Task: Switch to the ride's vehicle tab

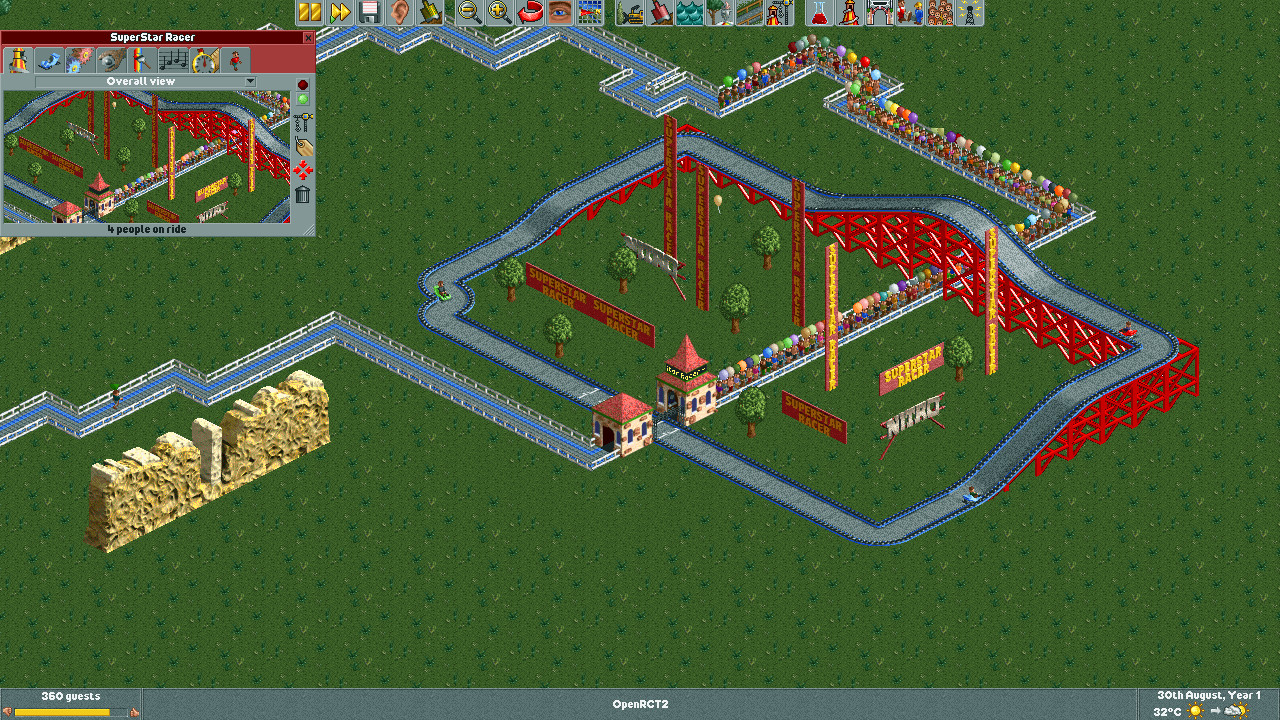Action: pyautogui.click(x=48, y=59)
